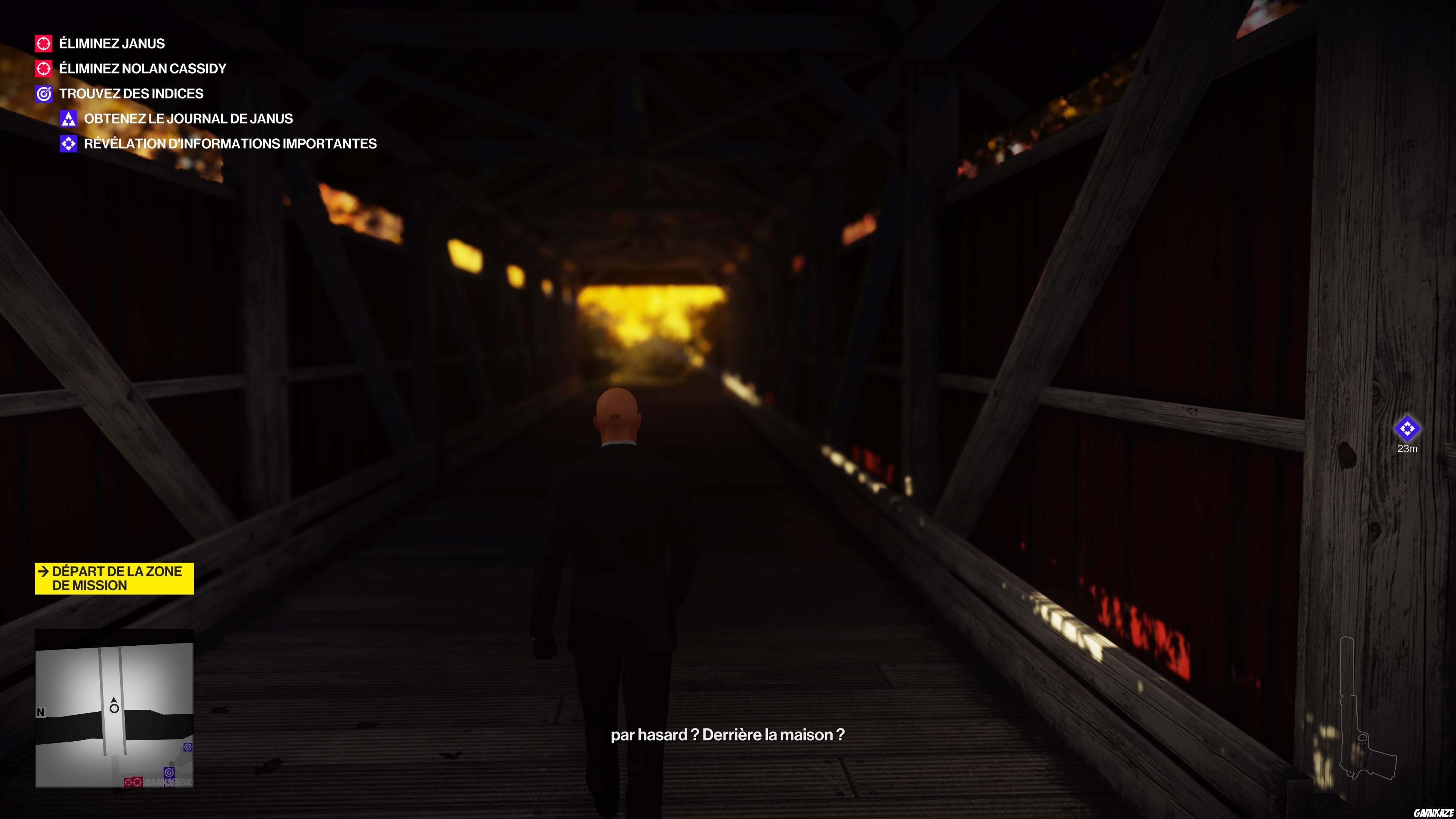Viewport: 1456px width, 819px height.
Task: Click the 23m distance label under the waypoint
Action: (1407, 449)
